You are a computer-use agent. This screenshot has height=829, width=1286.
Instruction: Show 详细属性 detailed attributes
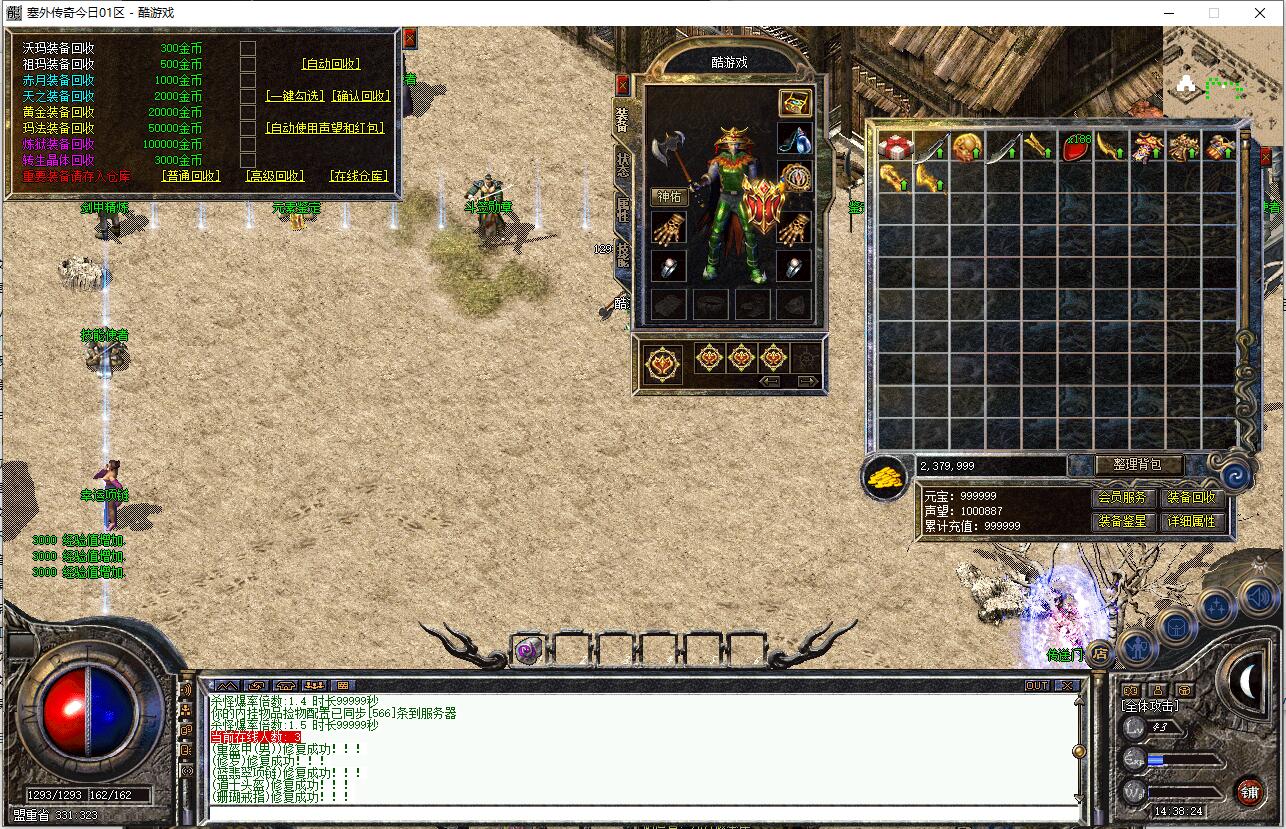(1190, 521)
